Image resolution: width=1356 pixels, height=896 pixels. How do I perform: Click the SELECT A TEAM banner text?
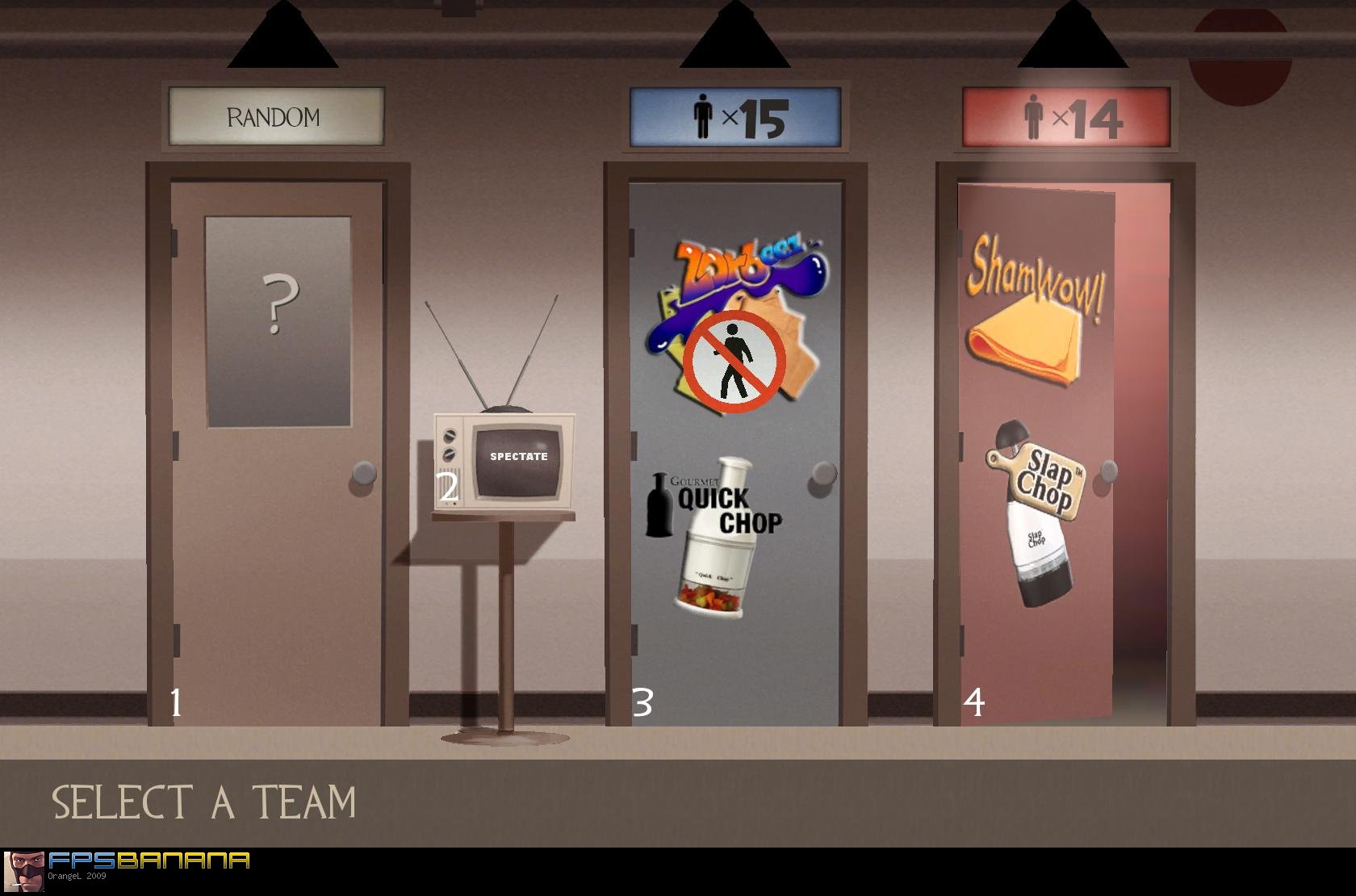(x=203, y=801)
